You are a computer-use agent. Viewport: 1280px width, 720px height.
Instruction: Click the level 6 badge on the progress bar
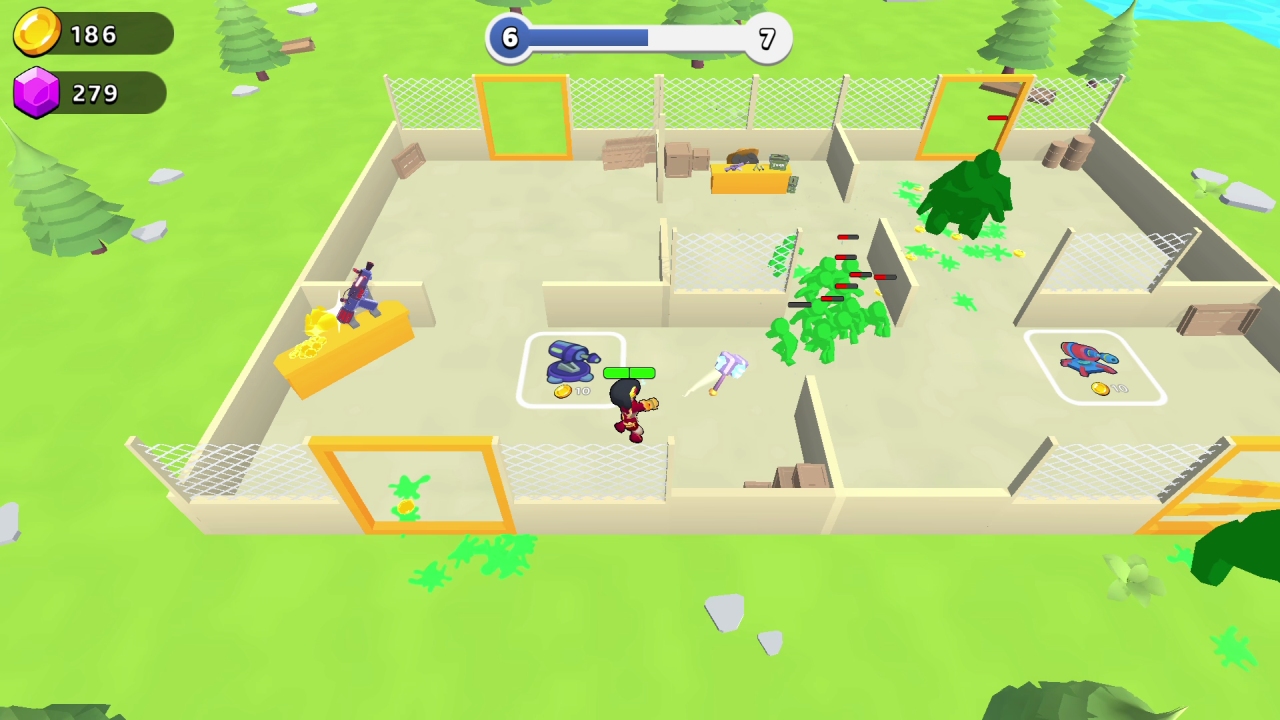[509, 38]
